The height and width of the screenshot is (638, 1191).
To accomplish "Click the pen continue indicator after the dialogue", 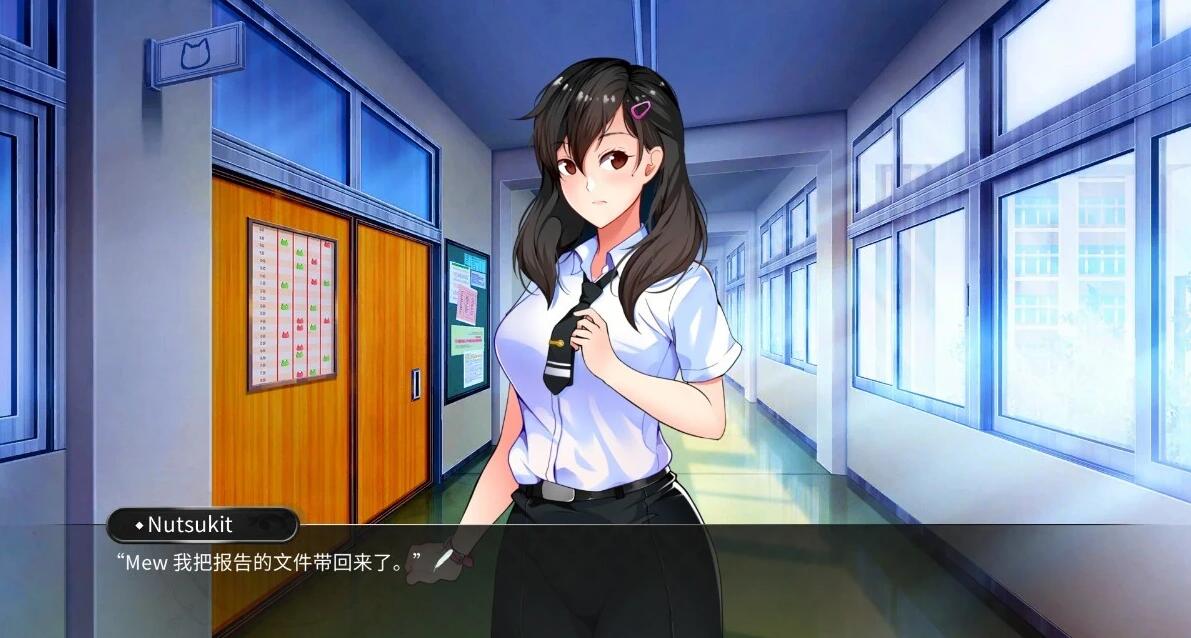I will [x=442, y=560].
